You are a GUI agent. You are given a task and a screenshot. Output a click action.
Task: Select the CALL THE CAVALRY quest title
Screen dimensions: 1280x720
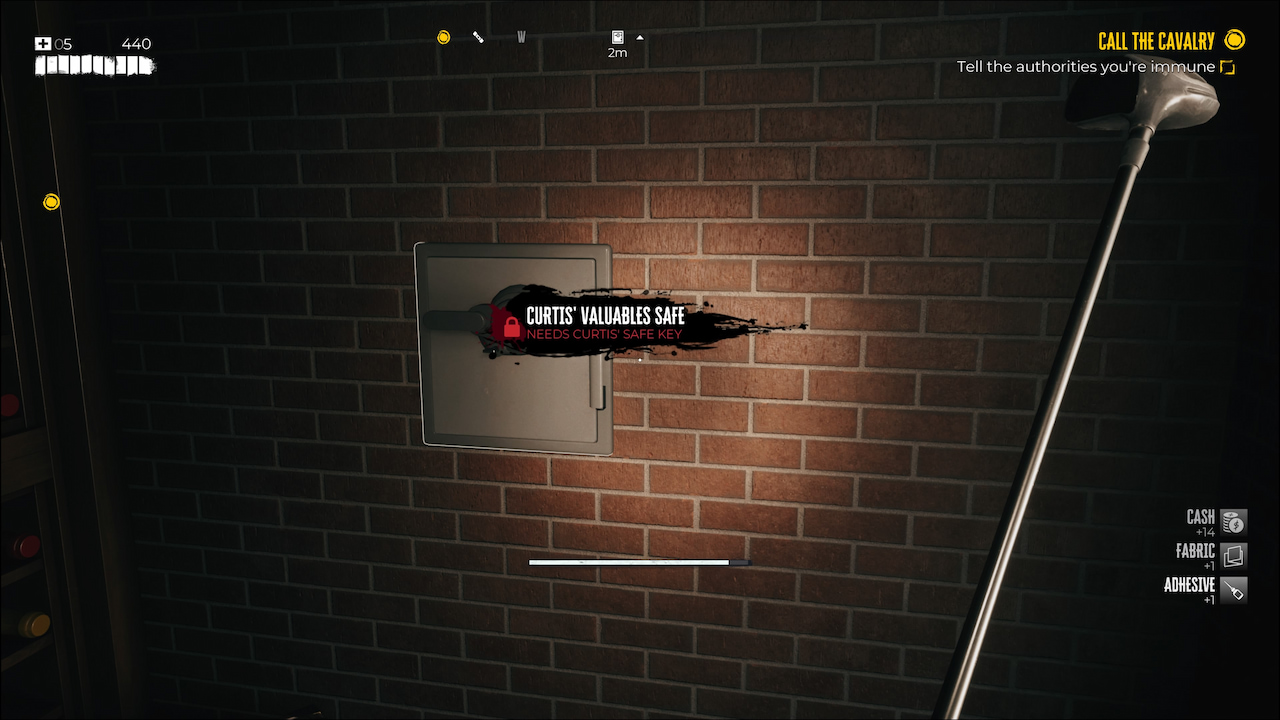tap(1157, 40)
